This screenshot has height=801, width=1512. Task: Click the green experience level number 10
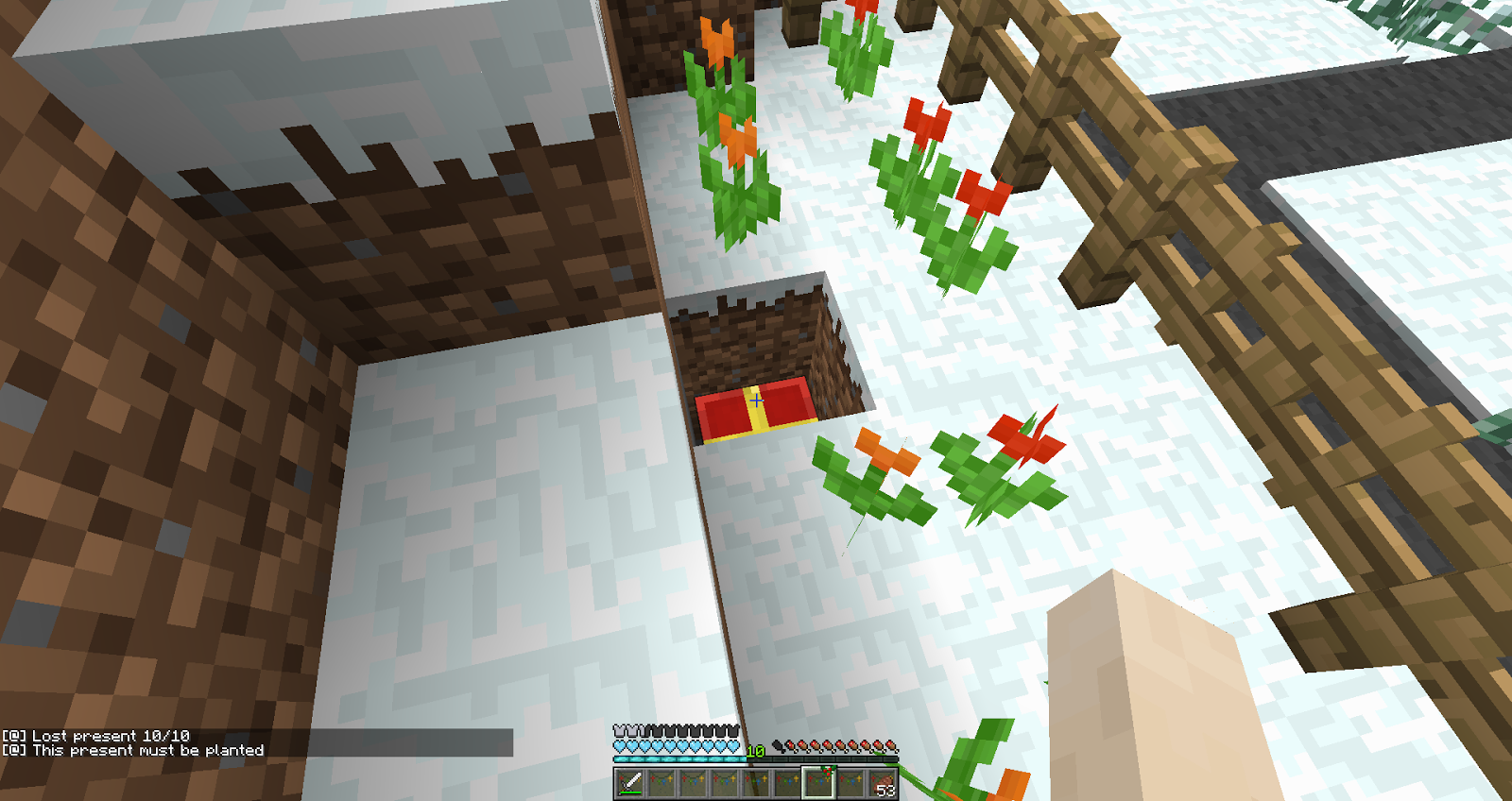point(755,751)
